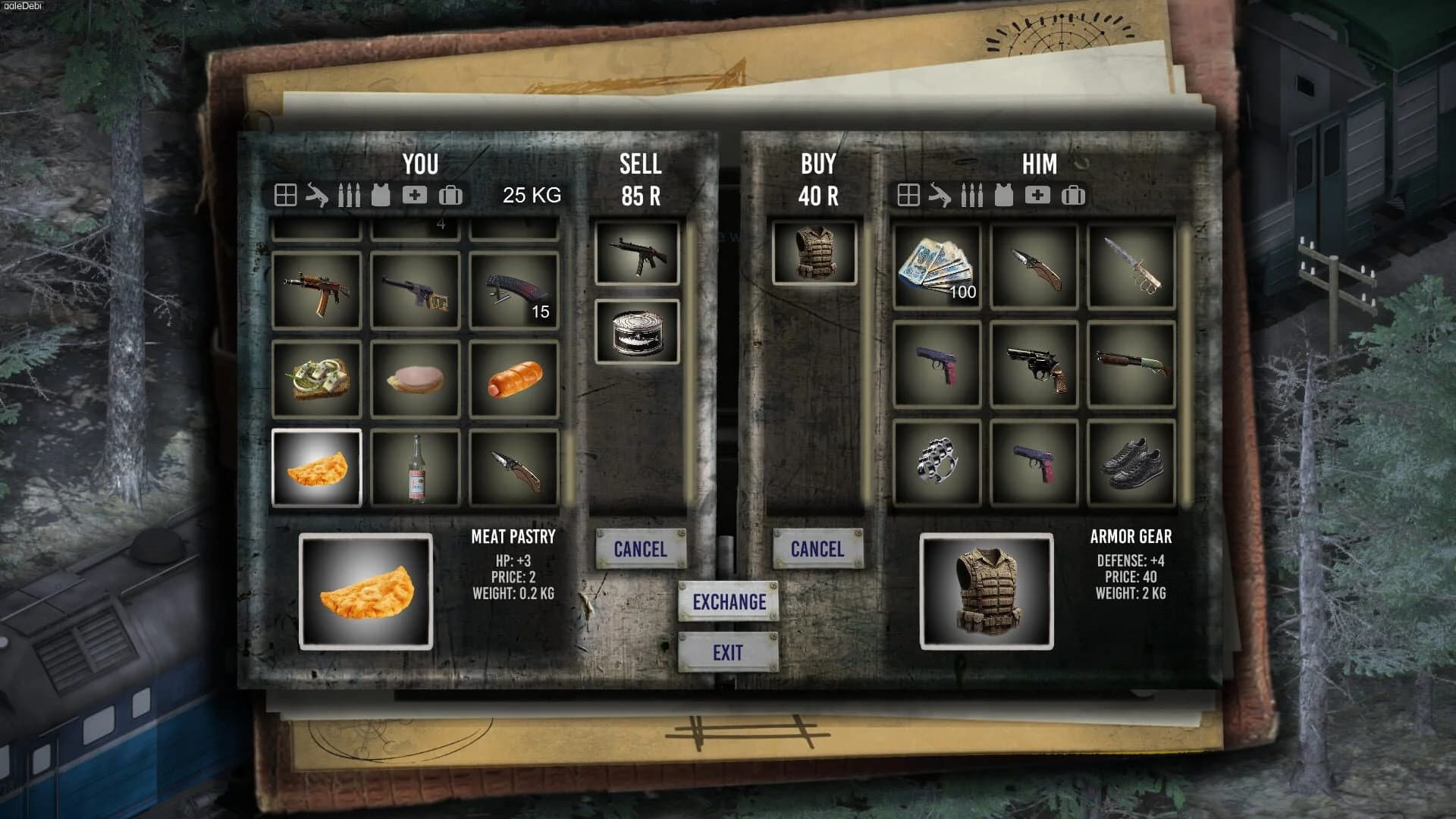Switch to the HIM trader panel
The height and width of the screenshot is (819, 1456).
1039,164
